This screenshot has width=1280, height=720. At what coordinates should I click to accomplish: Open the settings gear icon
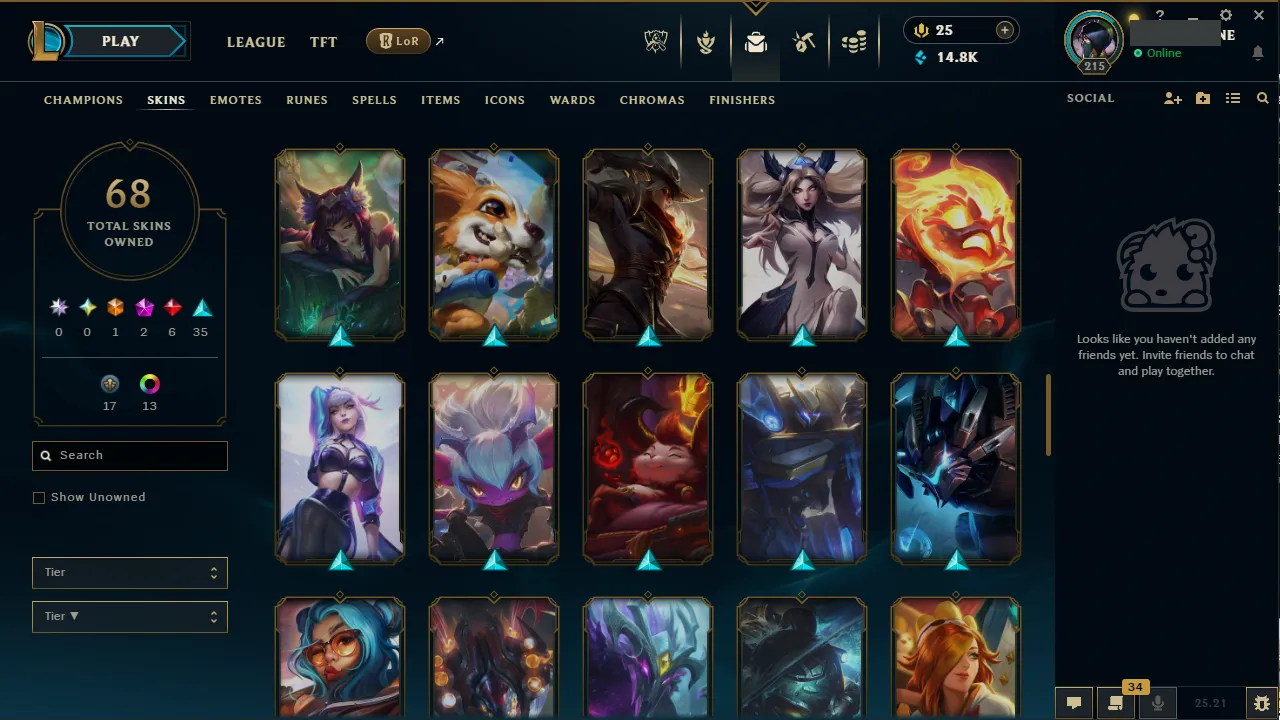[1225, 16]
